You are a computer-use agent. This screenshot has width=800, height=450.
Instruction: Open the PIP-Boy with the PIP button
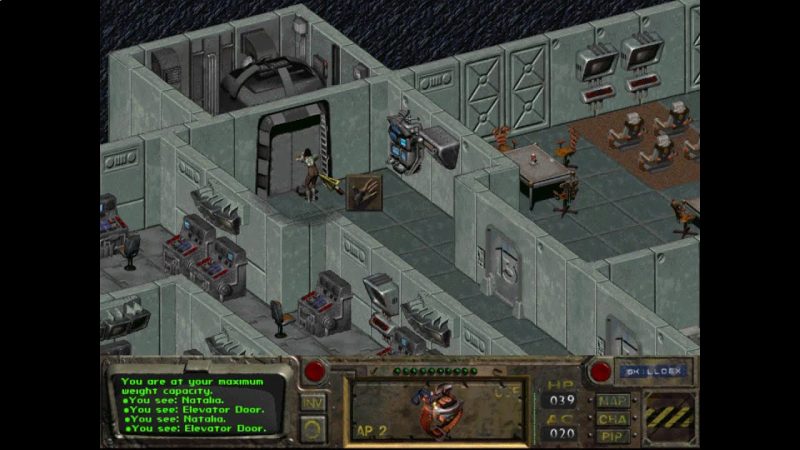click(611, 435)
